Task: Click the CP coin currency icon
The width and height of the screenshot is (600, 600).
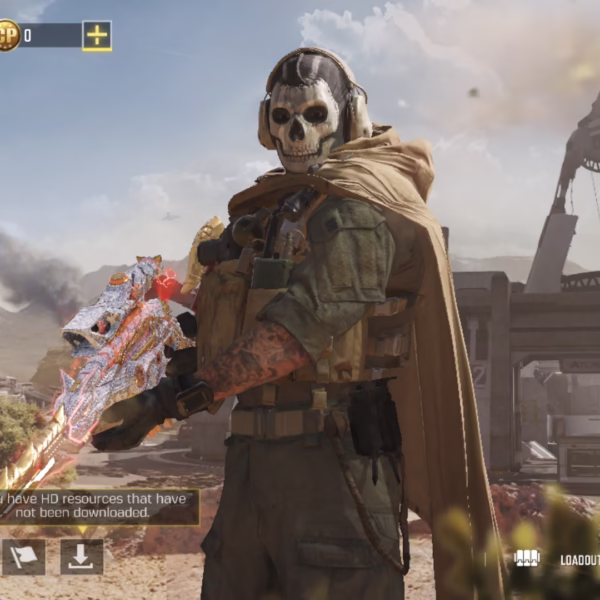Action: pyautogui.click(x=7, y=36)
